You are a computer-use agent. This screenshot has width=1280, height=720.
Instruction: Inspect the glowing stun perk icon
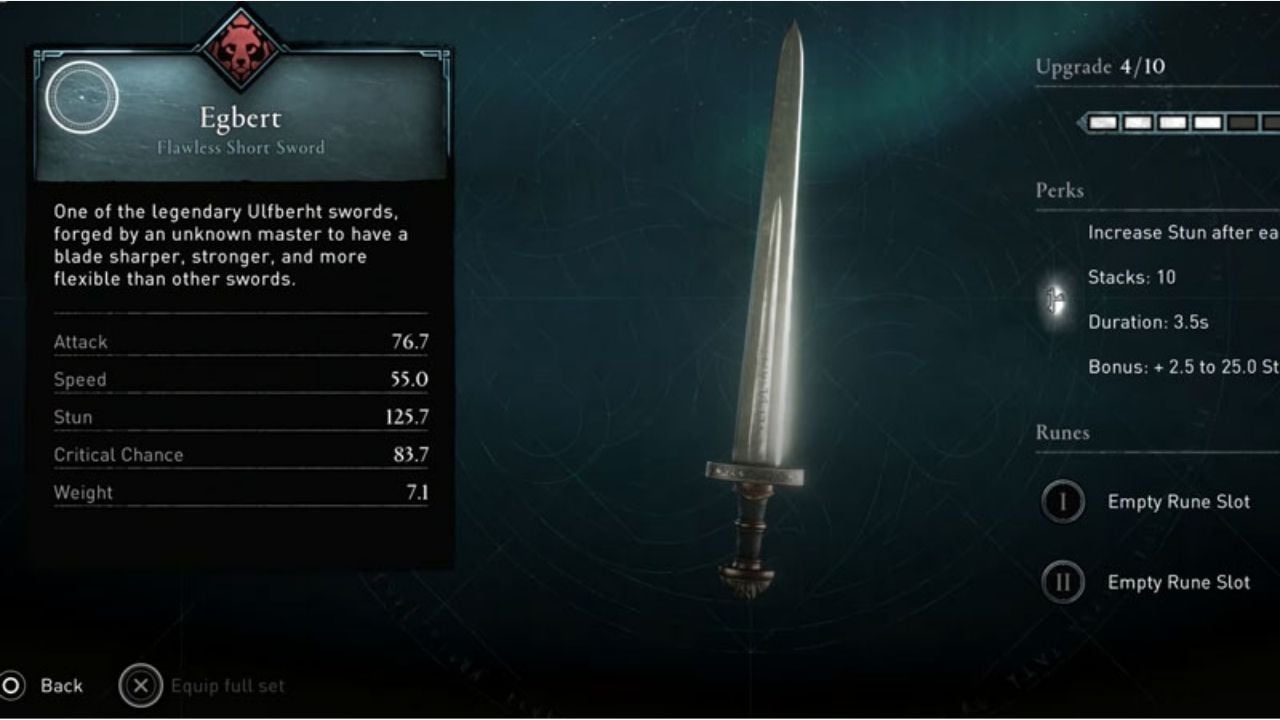pos(1054,299)
